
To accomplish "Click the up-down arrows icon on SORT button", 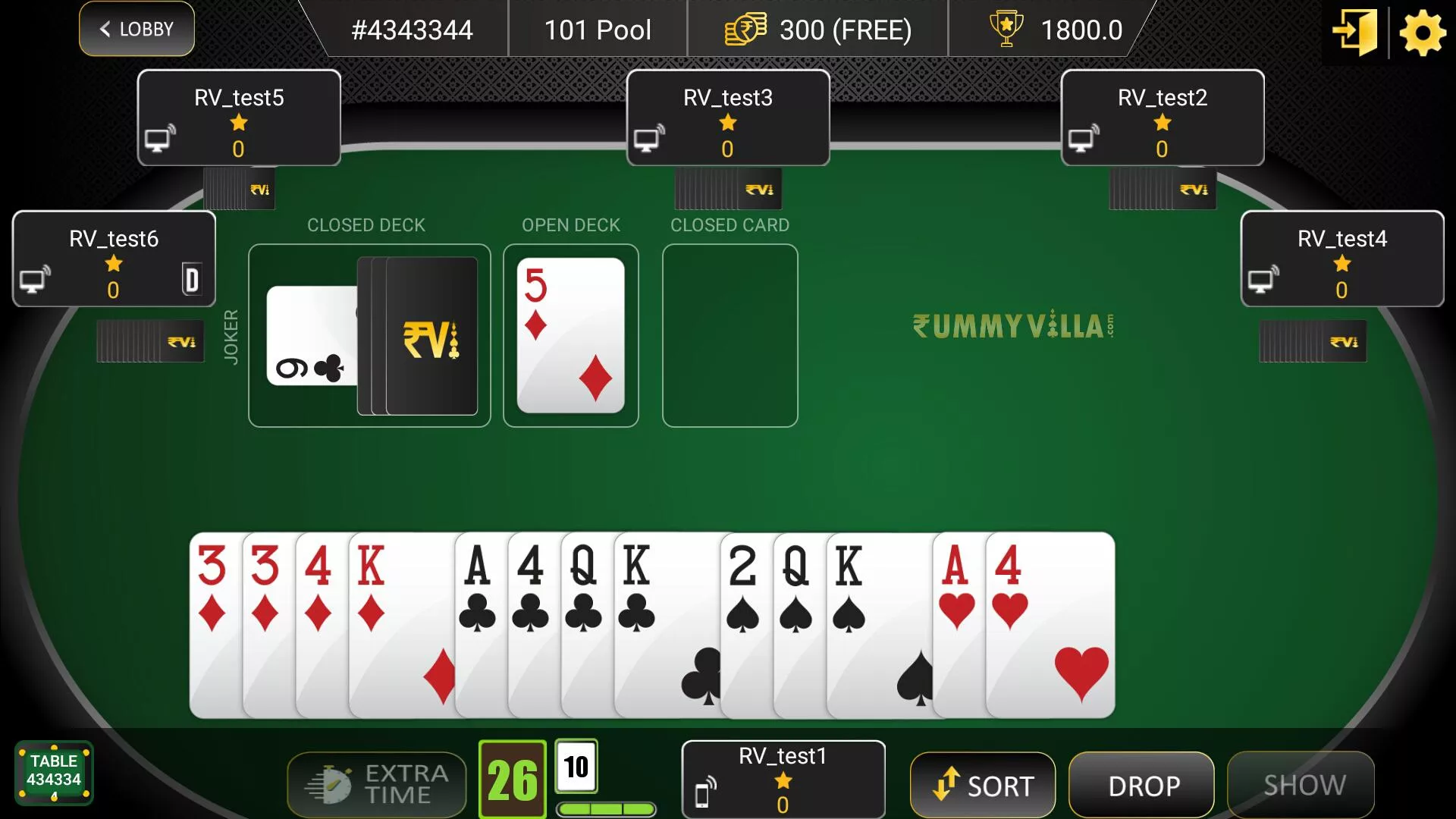I will 945,785.
